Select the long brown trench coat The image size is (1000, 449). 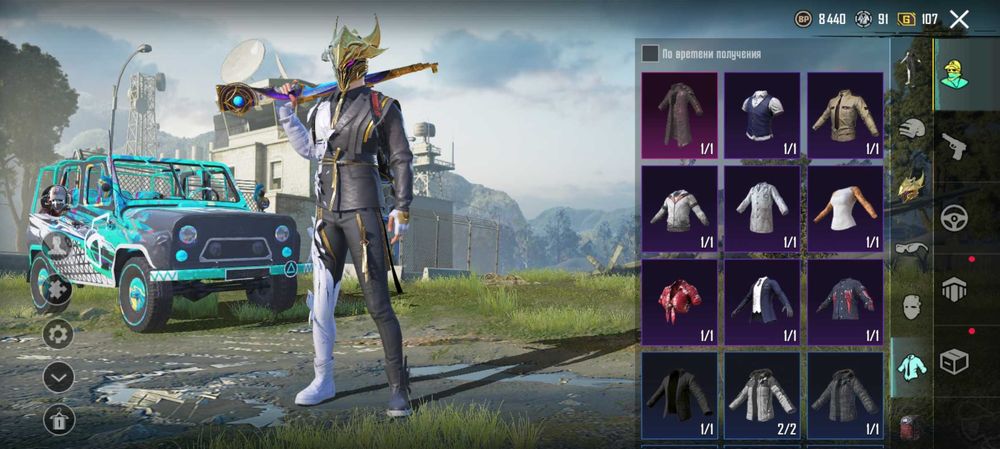coord(679,115)
